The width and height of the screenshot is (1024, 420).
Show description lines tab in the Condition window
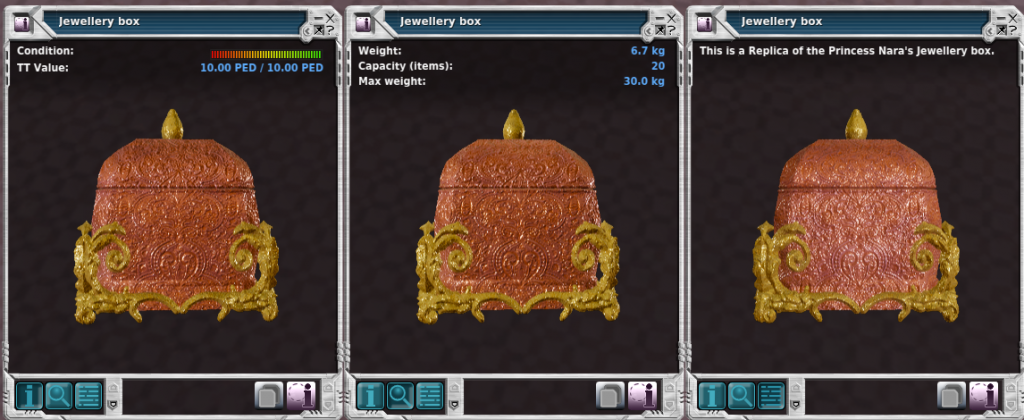tap(88, 394)
